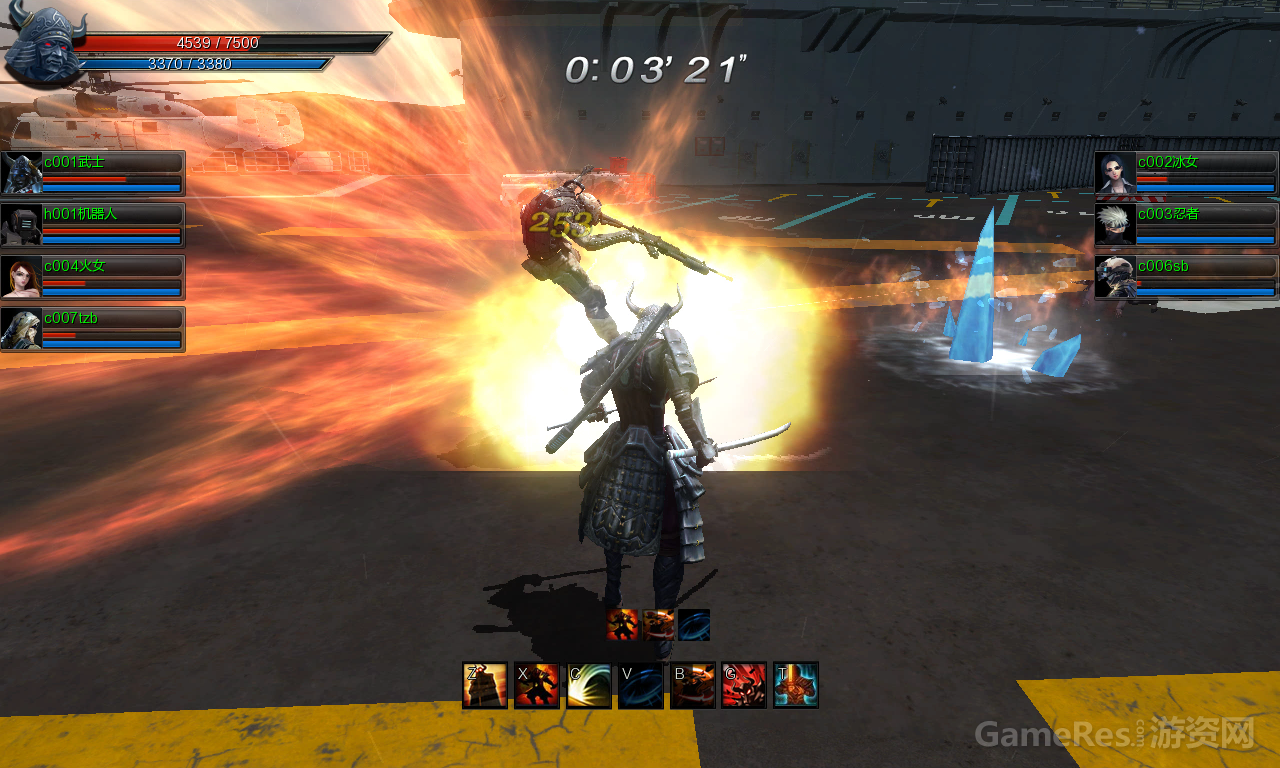Select the c003忍者 ninja player frame
The height and width of the screenshot is (768, 1280).
(1186, 225)
